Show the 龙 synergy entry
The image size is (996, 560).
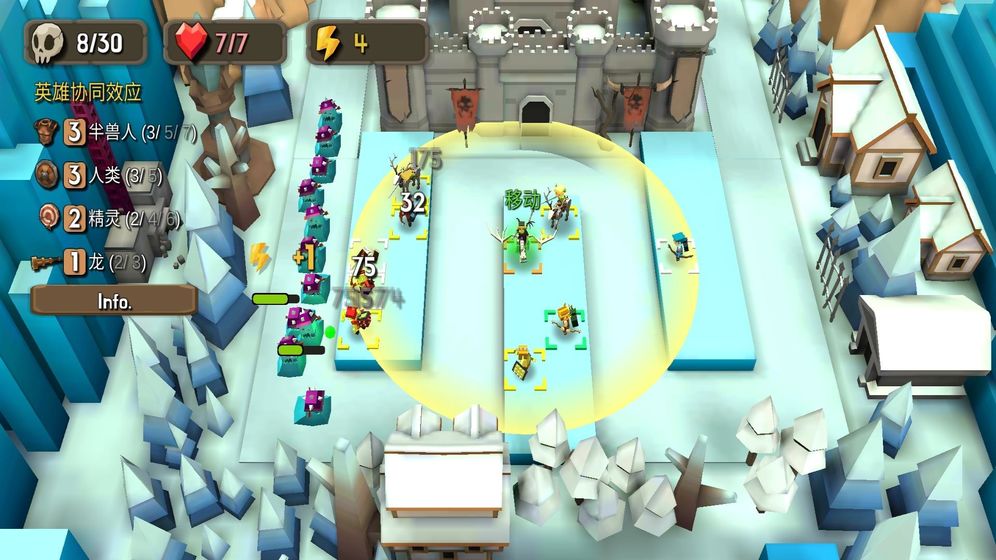(x=90, y=263)
